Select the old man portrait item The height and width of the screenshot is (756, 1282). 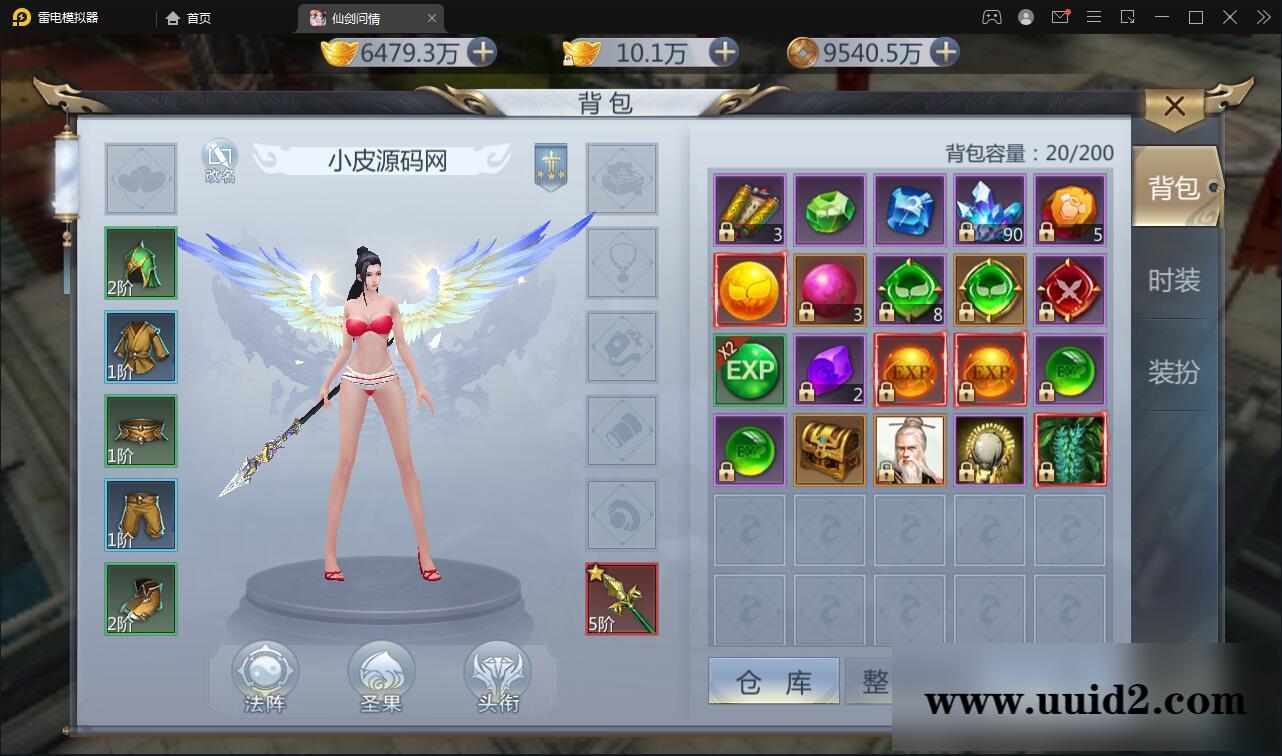click(909, 450)
